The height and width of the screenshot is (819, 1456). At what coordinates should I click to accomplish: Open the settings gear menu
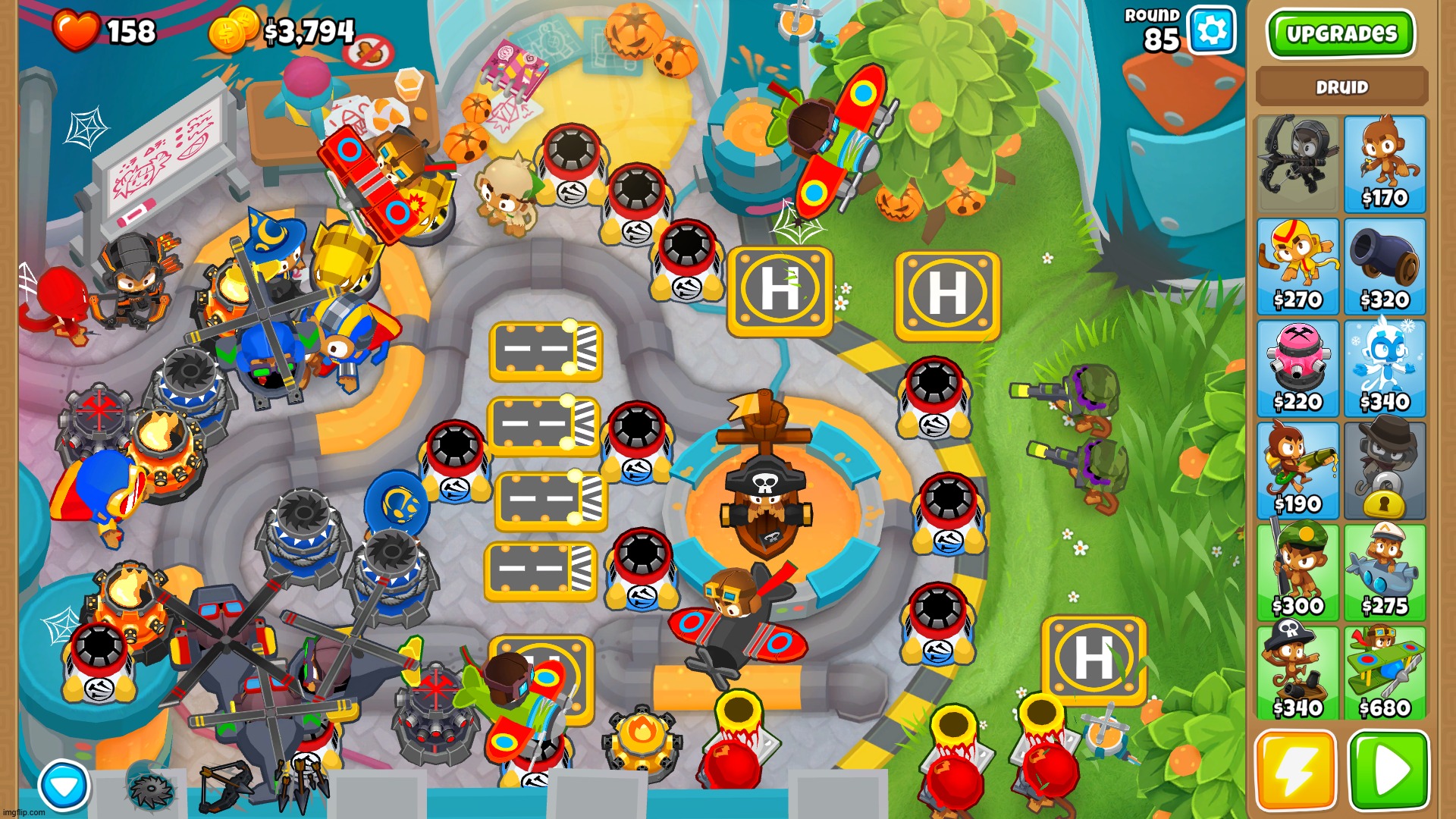1211,31
